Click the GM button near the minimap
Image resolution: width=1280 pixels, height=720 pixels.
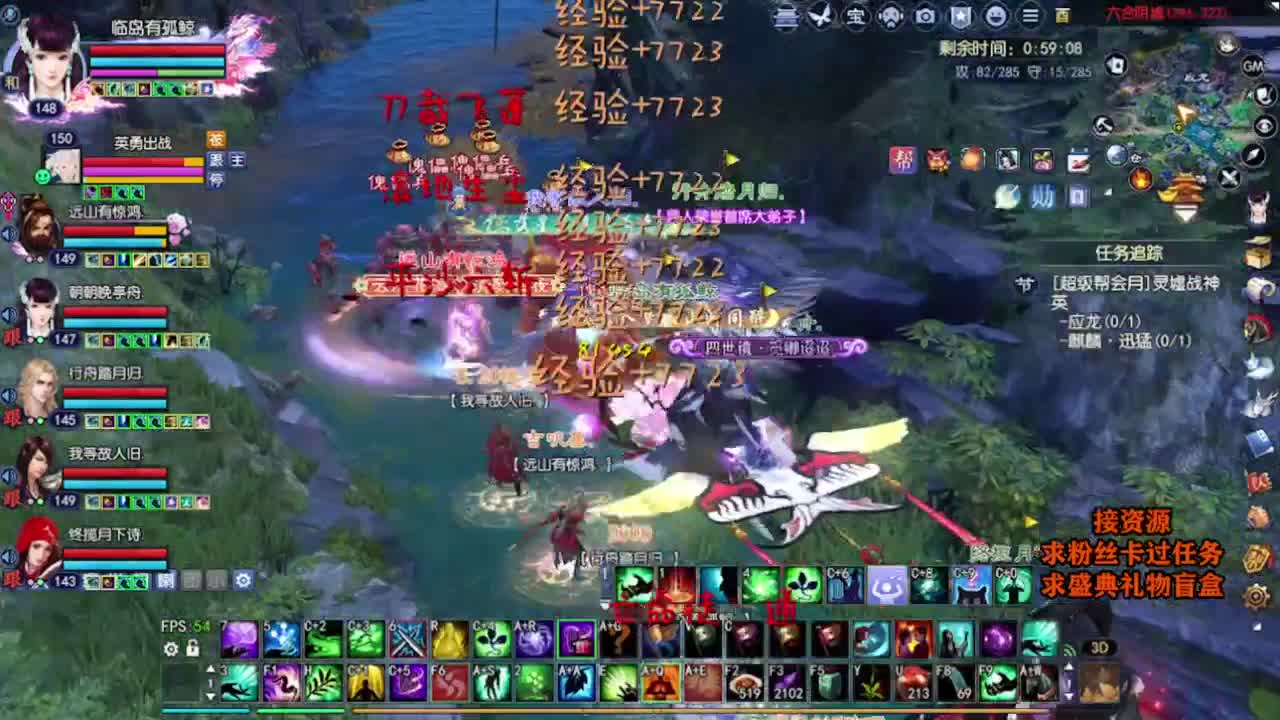1252,66
